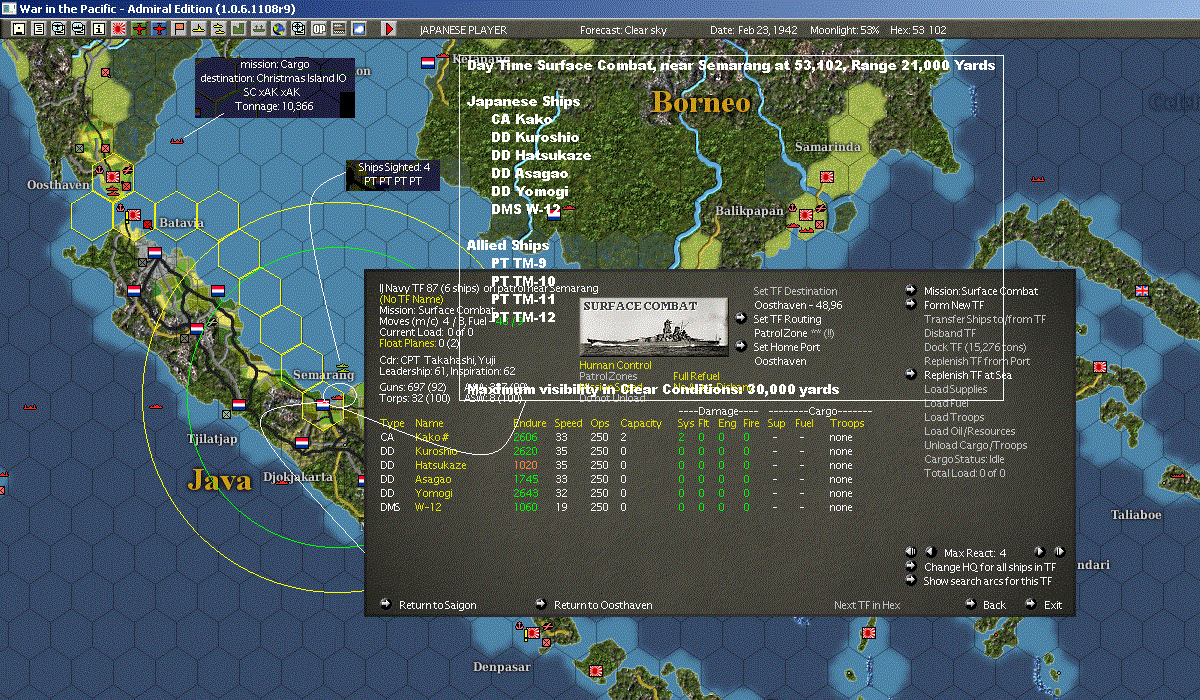
Task: Select destroyer Hatsukaze in ship list
Action: (440, 466)
